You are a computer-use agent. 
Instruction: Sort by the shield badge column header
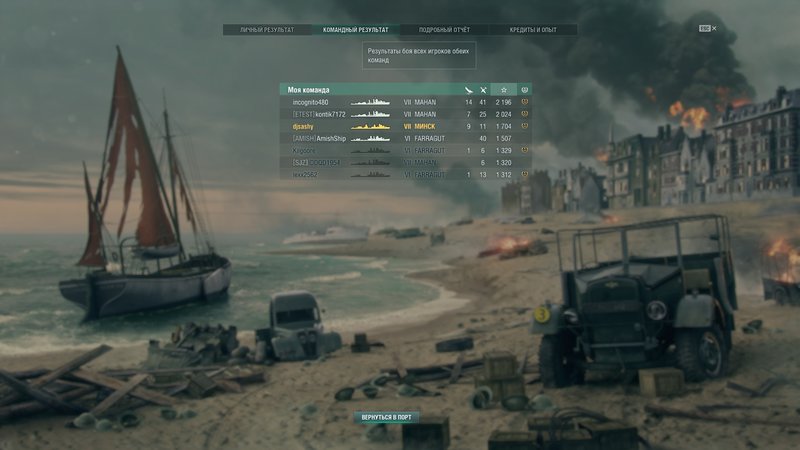525,90
